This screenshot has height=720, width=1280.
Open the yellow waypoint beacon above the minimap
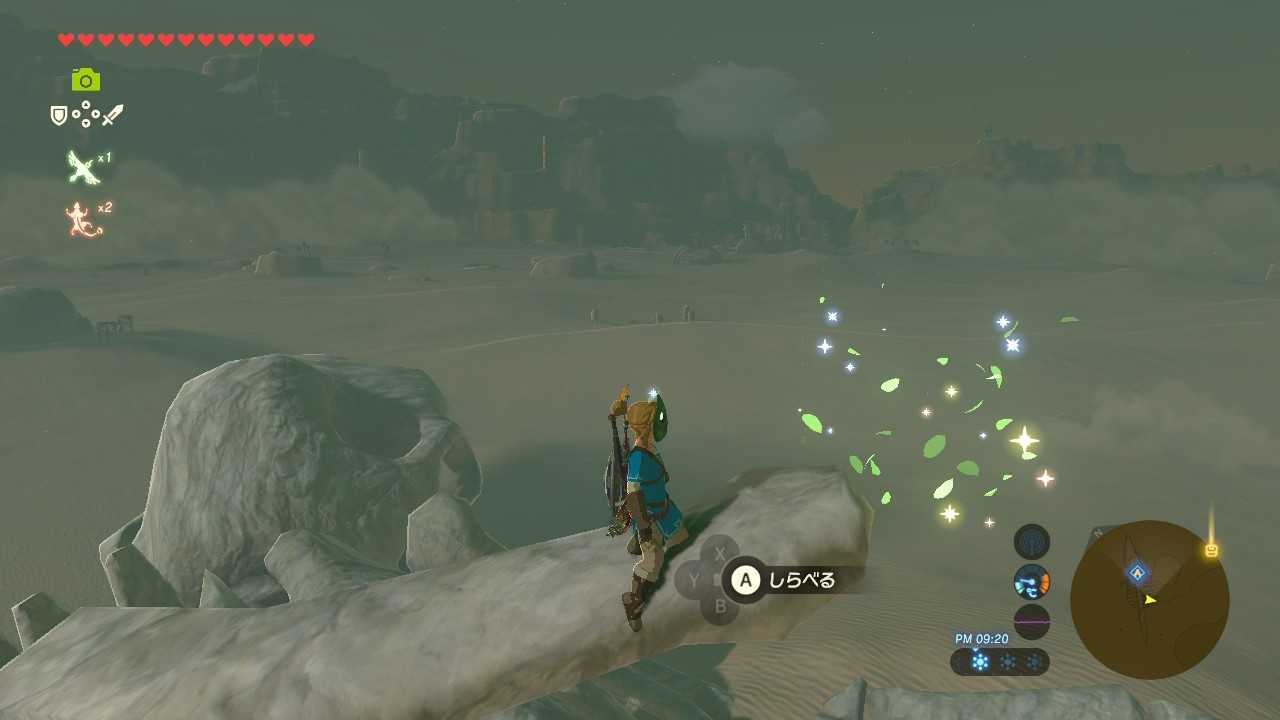click(x=1213, y=550)
